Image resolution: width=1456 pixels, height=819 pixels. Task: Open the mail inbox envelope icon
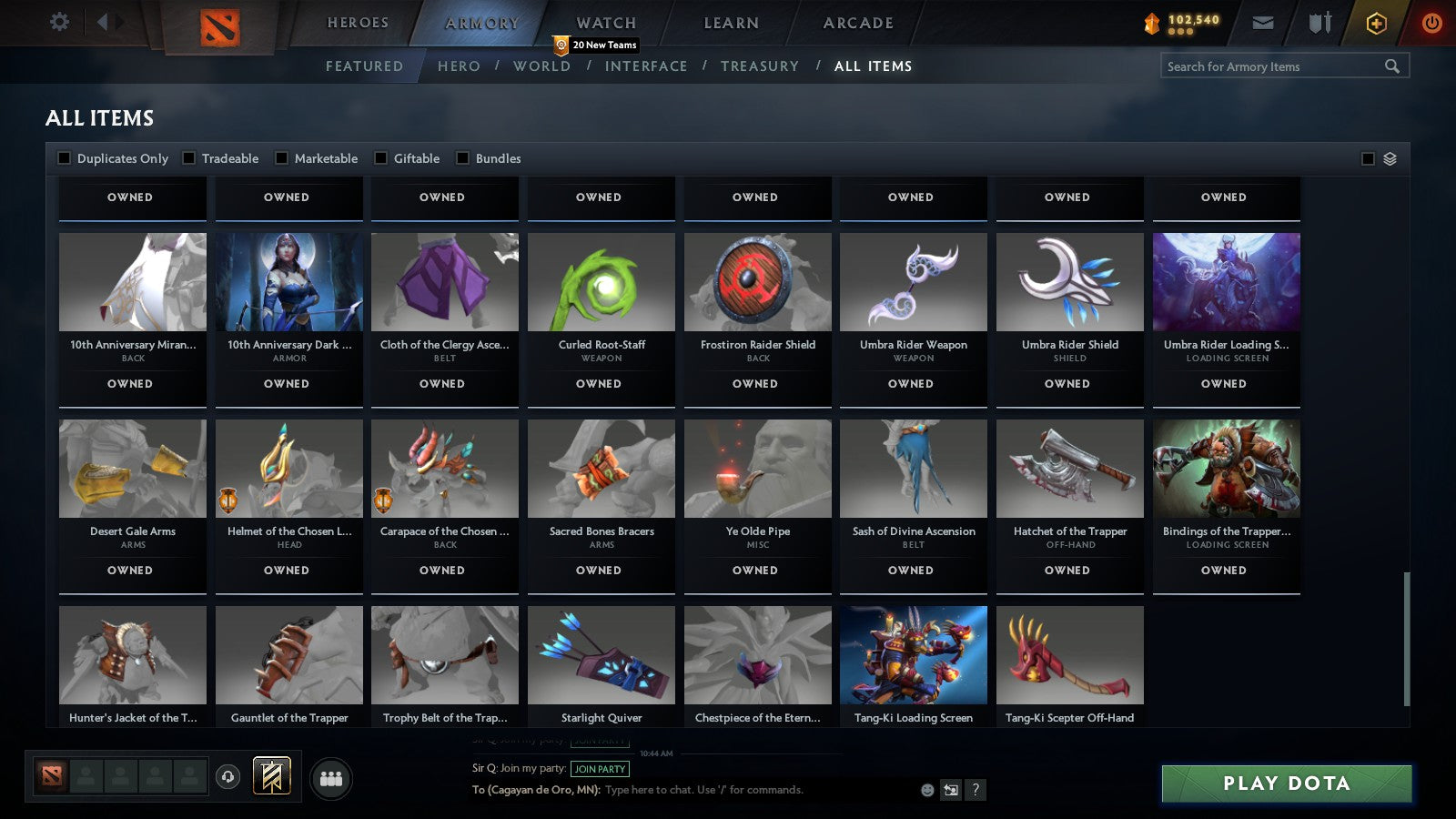tap(1263, 23)
